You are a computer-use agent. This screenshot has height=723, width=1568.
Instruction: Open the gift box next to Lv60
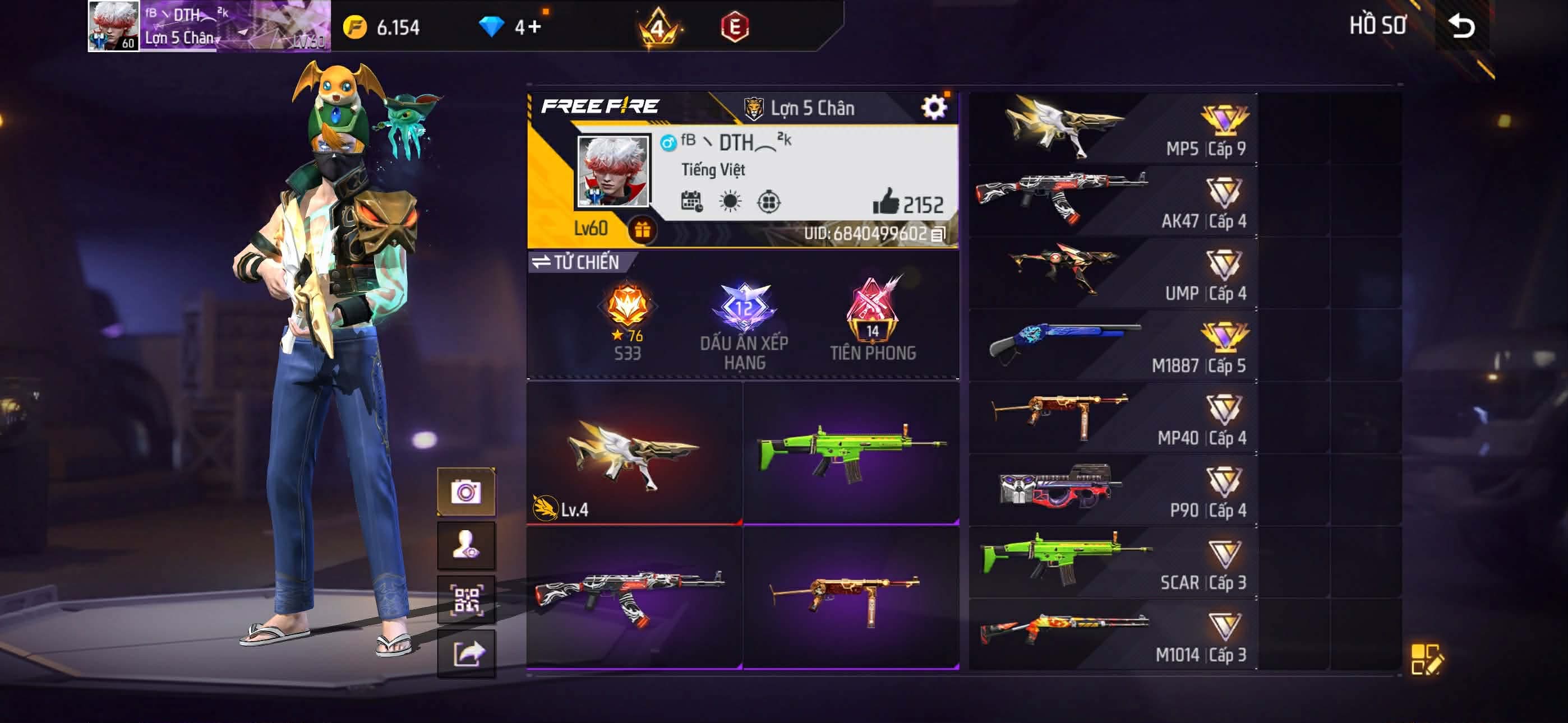[642, 230]
